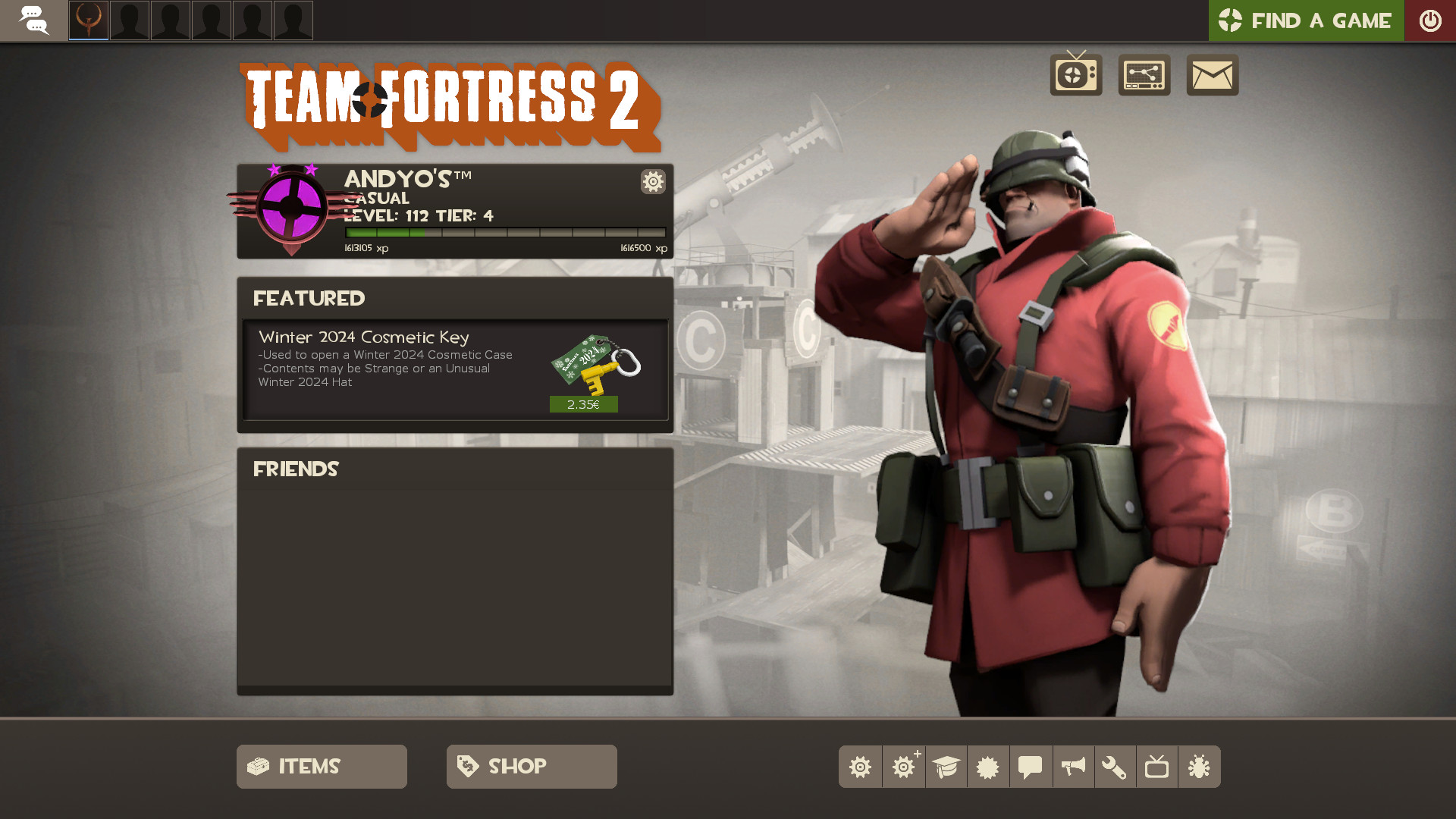Select the training graduation cap icon
This screenshot has width=1456, height=819.
point(946,767)
